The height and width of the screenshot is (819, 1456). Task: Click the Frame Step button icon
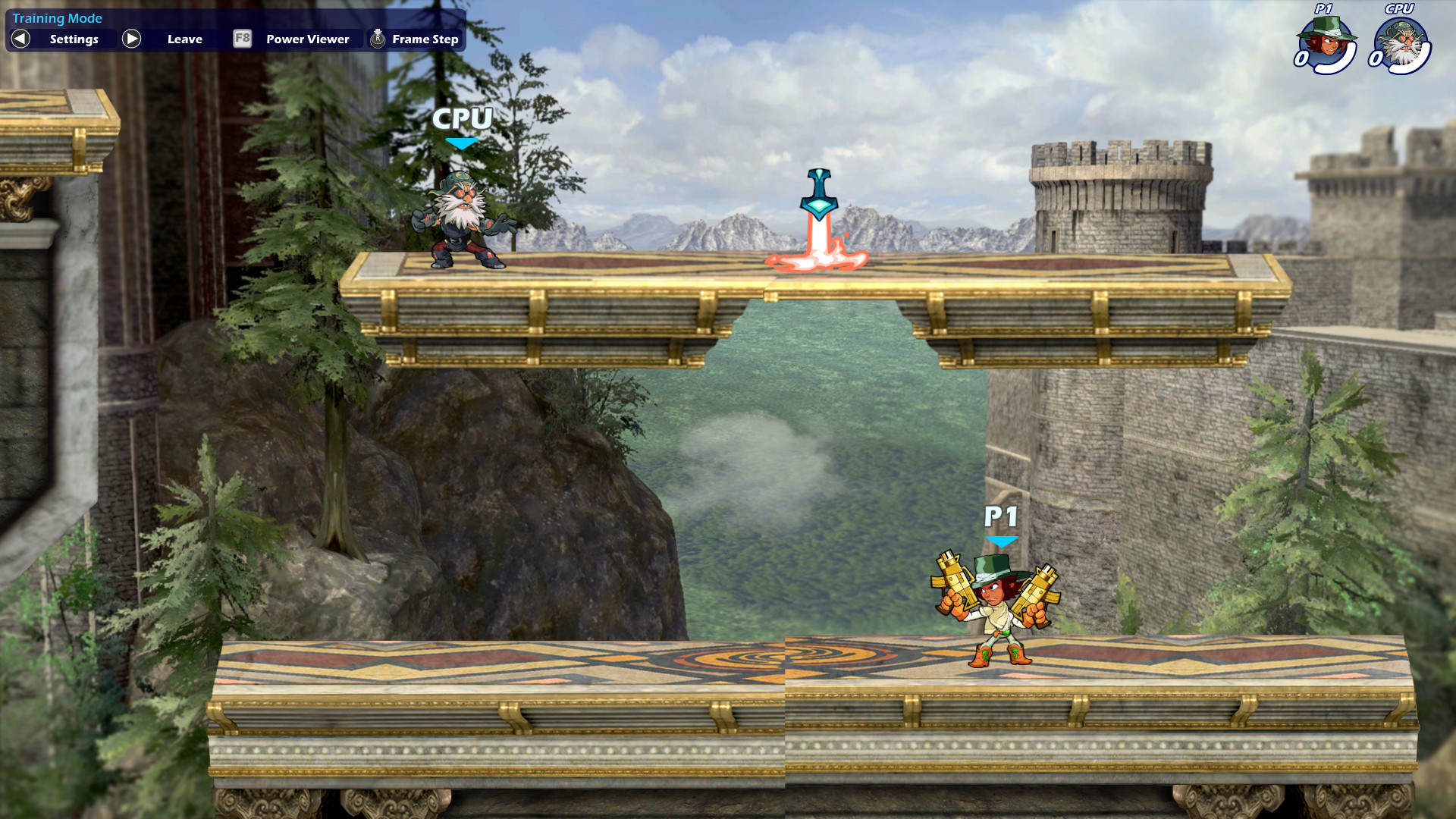376,39
